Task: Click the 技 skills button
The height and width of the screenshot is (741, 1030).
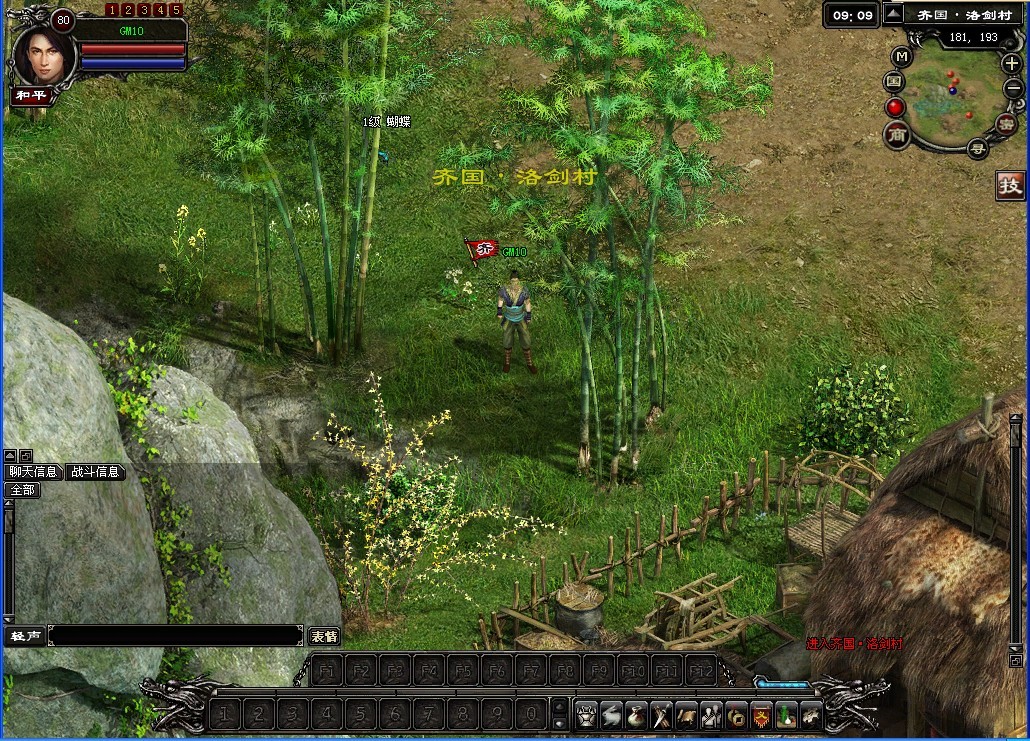Action: tap(1010, 185)
